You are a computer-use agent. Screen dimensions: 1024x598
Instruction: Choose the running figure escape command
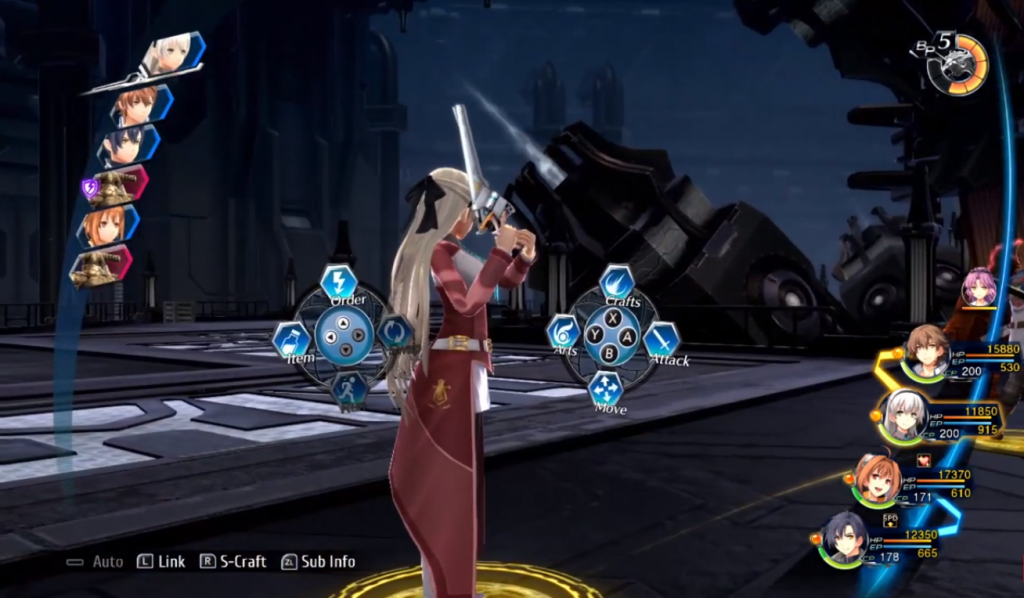point(348,388)
